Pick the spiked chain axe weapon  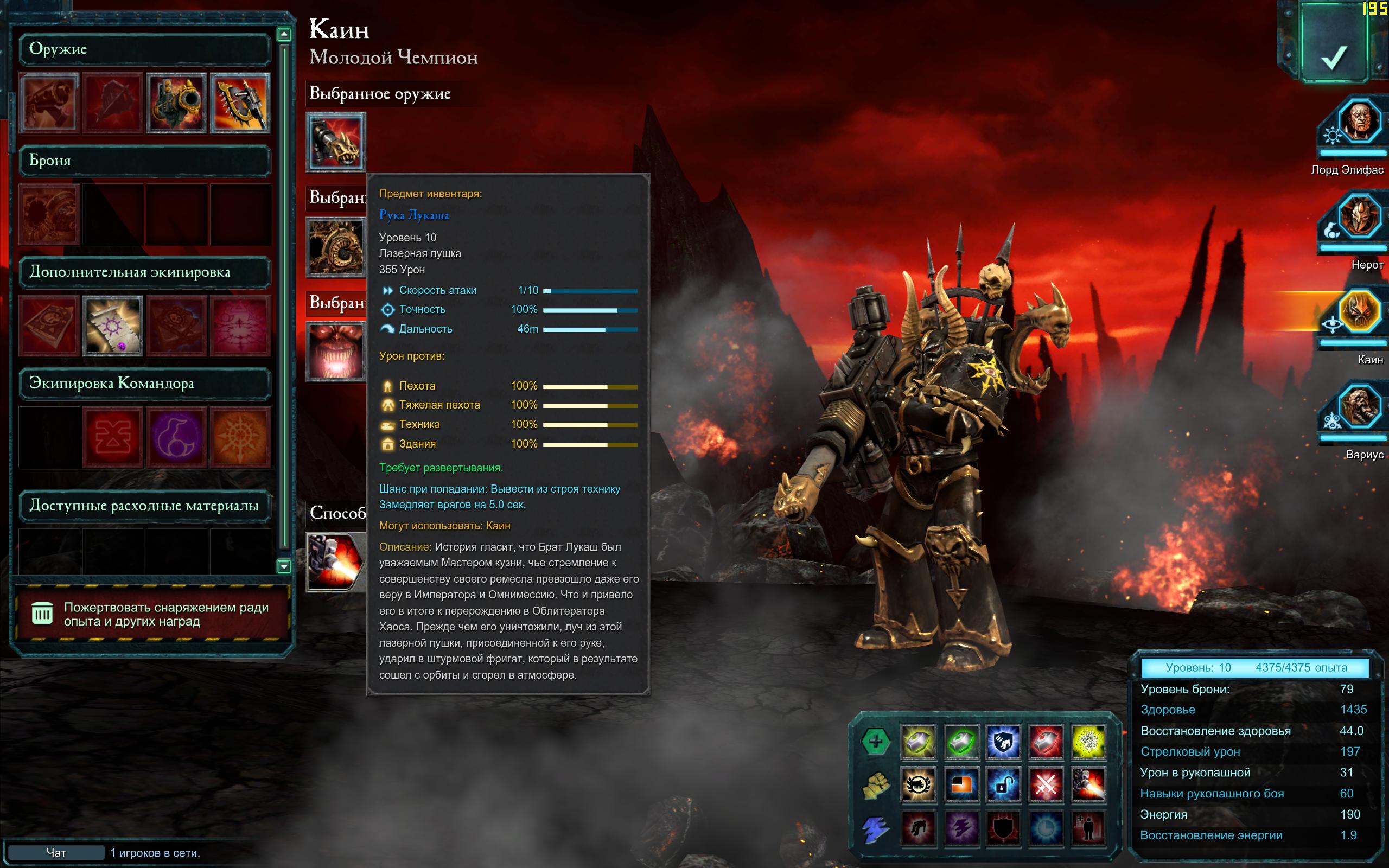(240, 103)
